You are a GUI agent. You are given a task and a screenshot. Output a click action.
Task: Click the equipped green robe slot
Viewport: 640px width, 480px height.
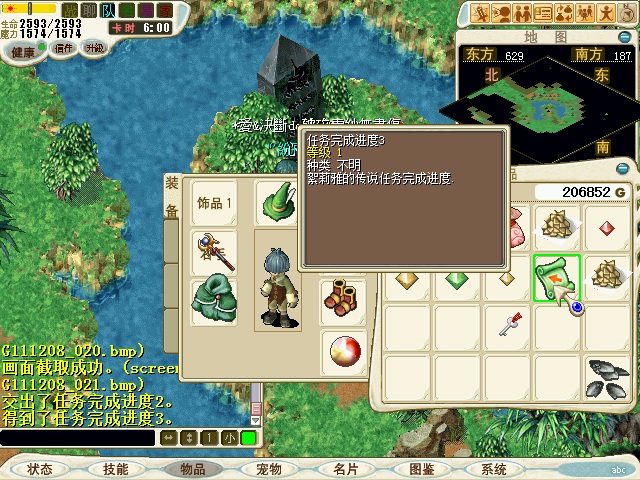pyautogui.click(x=214, y=301)
